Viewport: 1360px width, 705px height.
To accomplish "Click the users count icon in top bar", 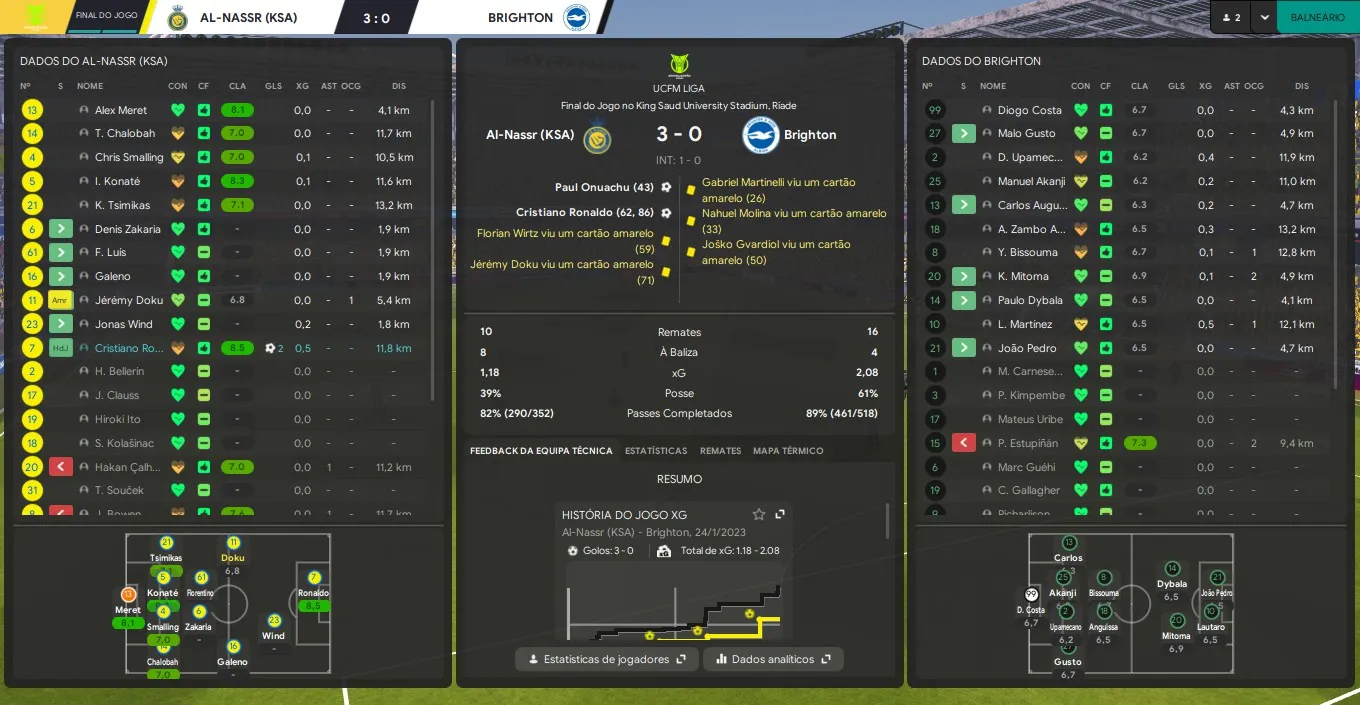I will click(x=1230, y=17).
